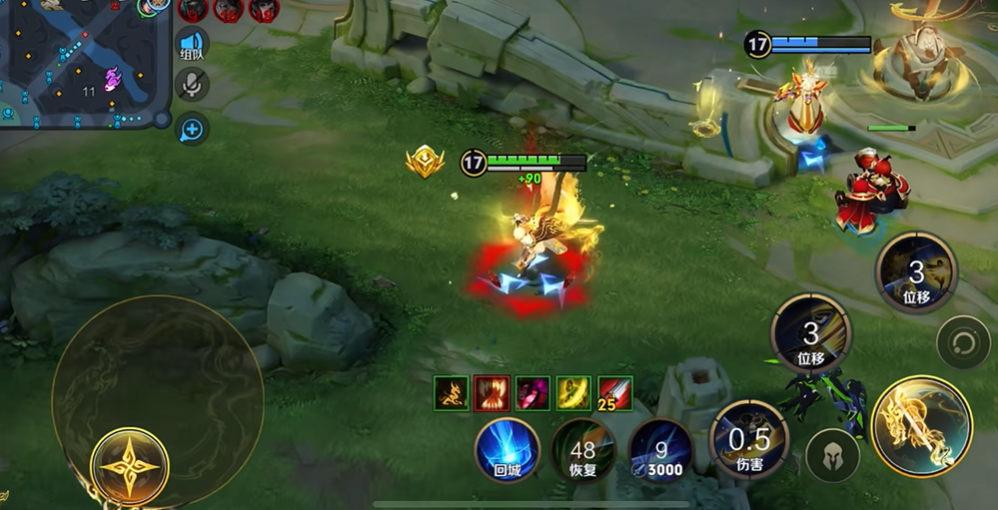Toggle the 组队 team voice speaker
This screenshot has height=510, width=998.
[191, 46]
